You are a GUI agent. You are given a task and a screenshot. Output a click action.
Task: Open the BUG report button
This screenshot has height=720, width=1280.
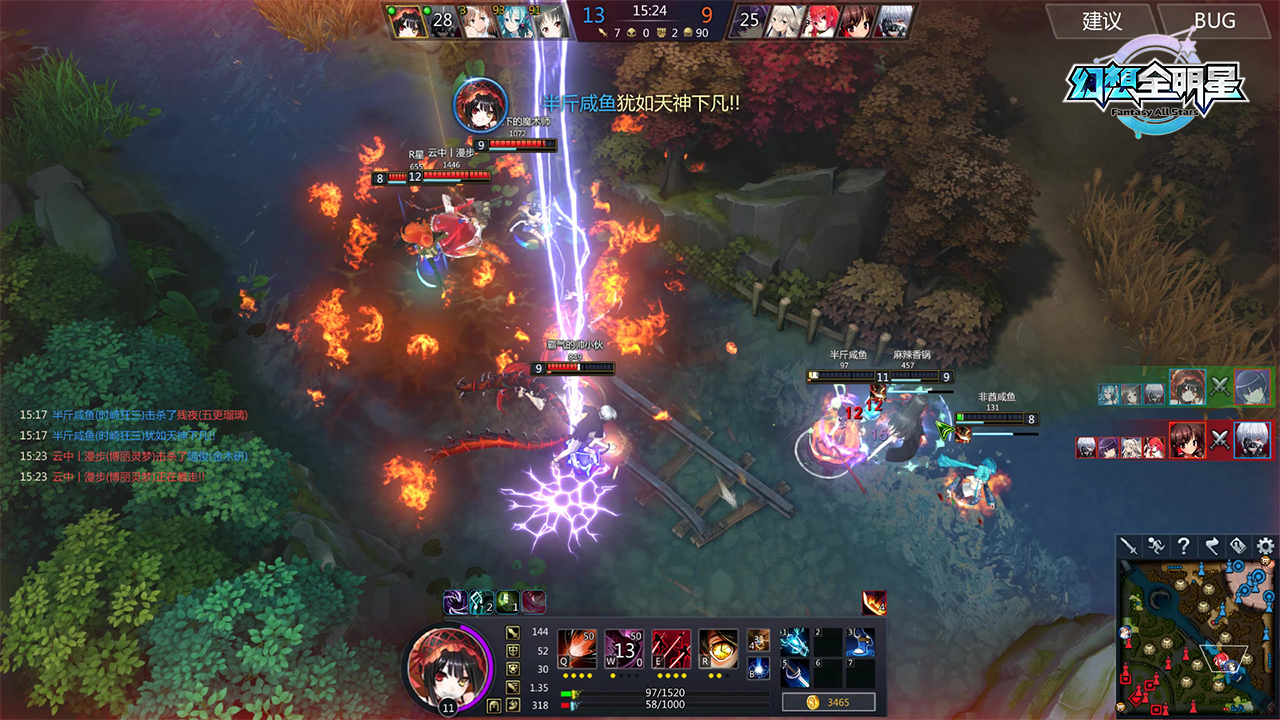[1214, 21]
